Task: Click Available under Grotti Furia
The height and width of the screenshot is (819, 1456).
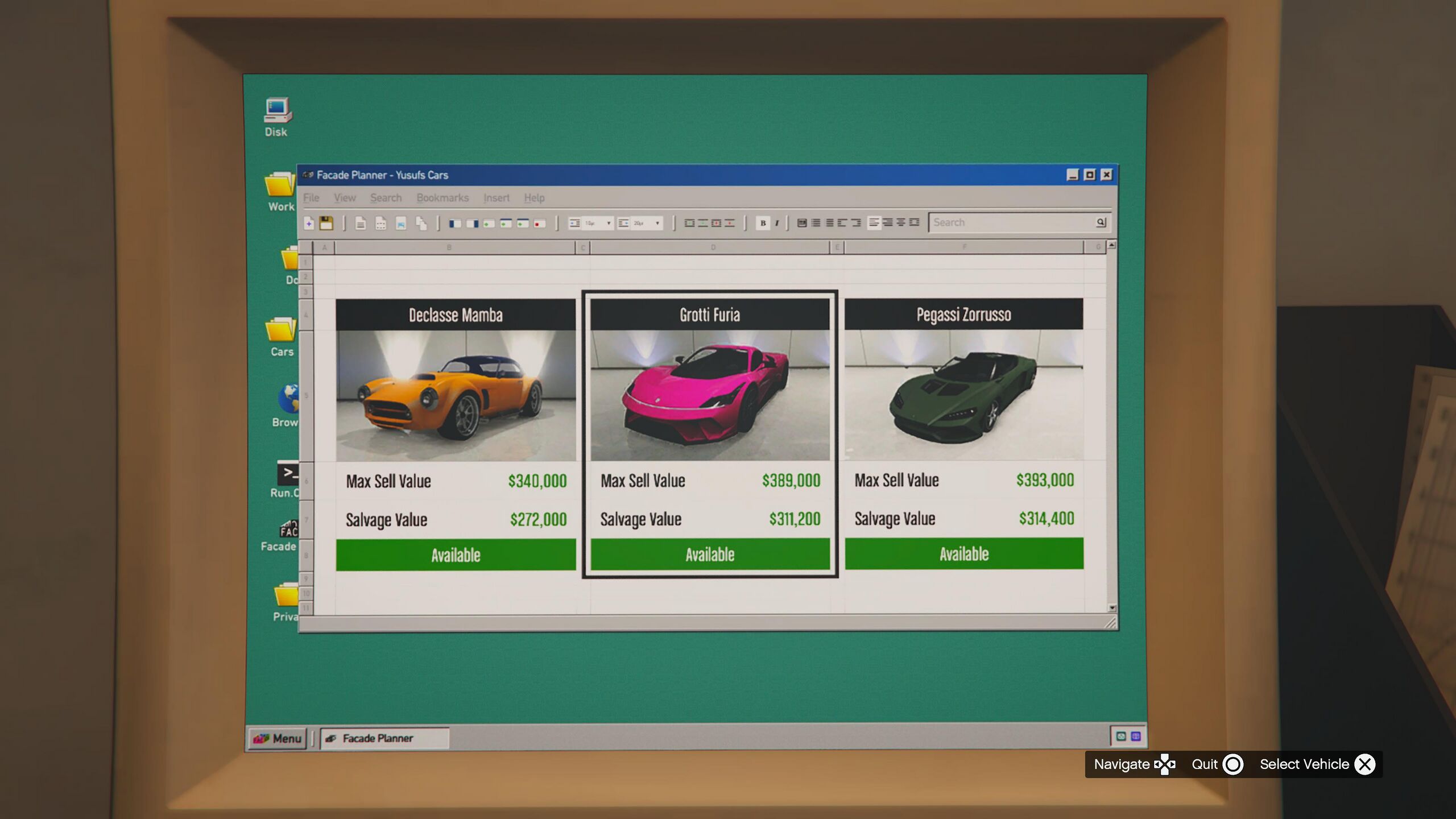Action: click(709, 554)
